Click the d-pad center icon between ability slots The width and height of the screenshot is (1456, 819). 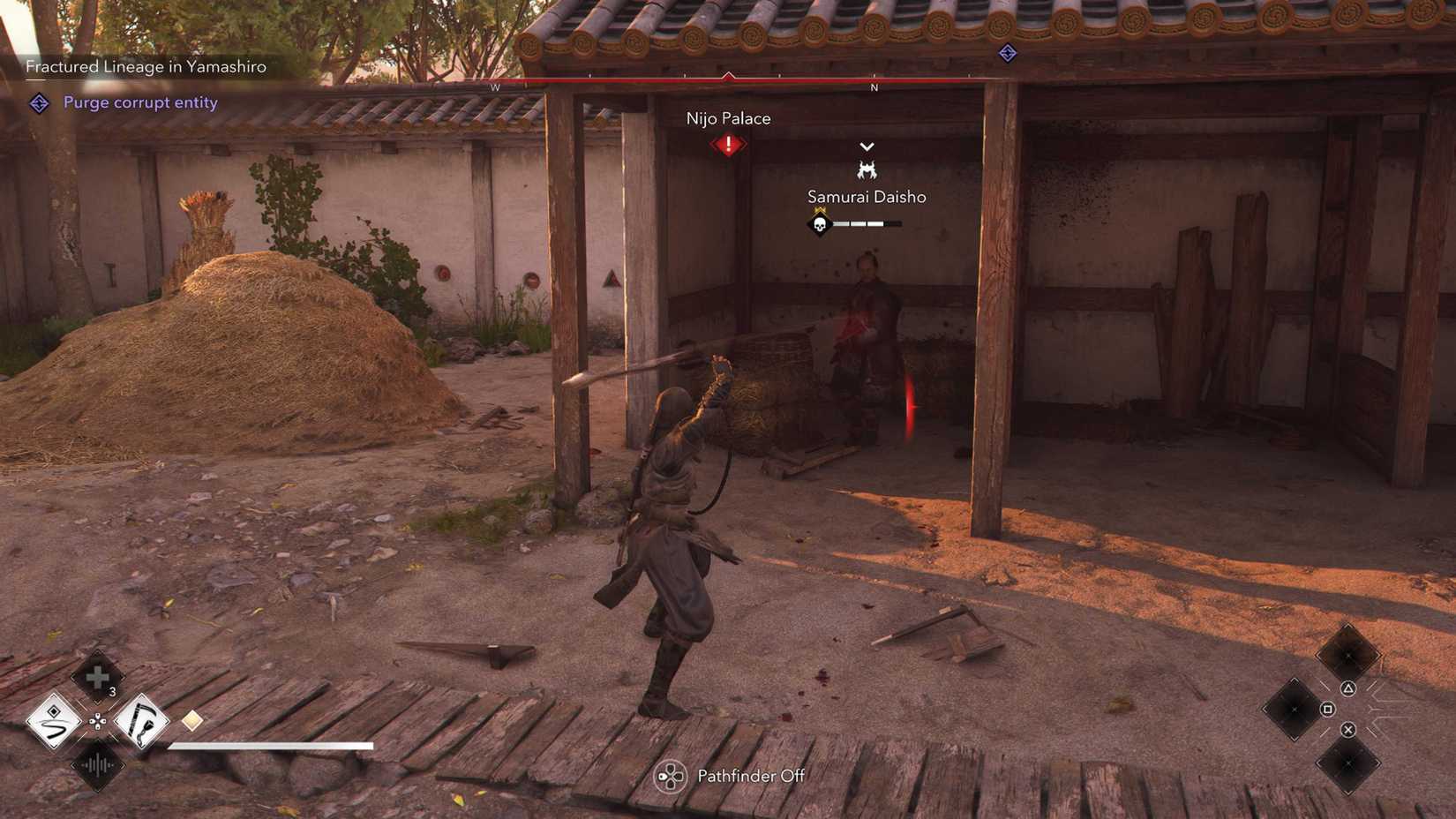pyautogui.click(x=97, y=722)
